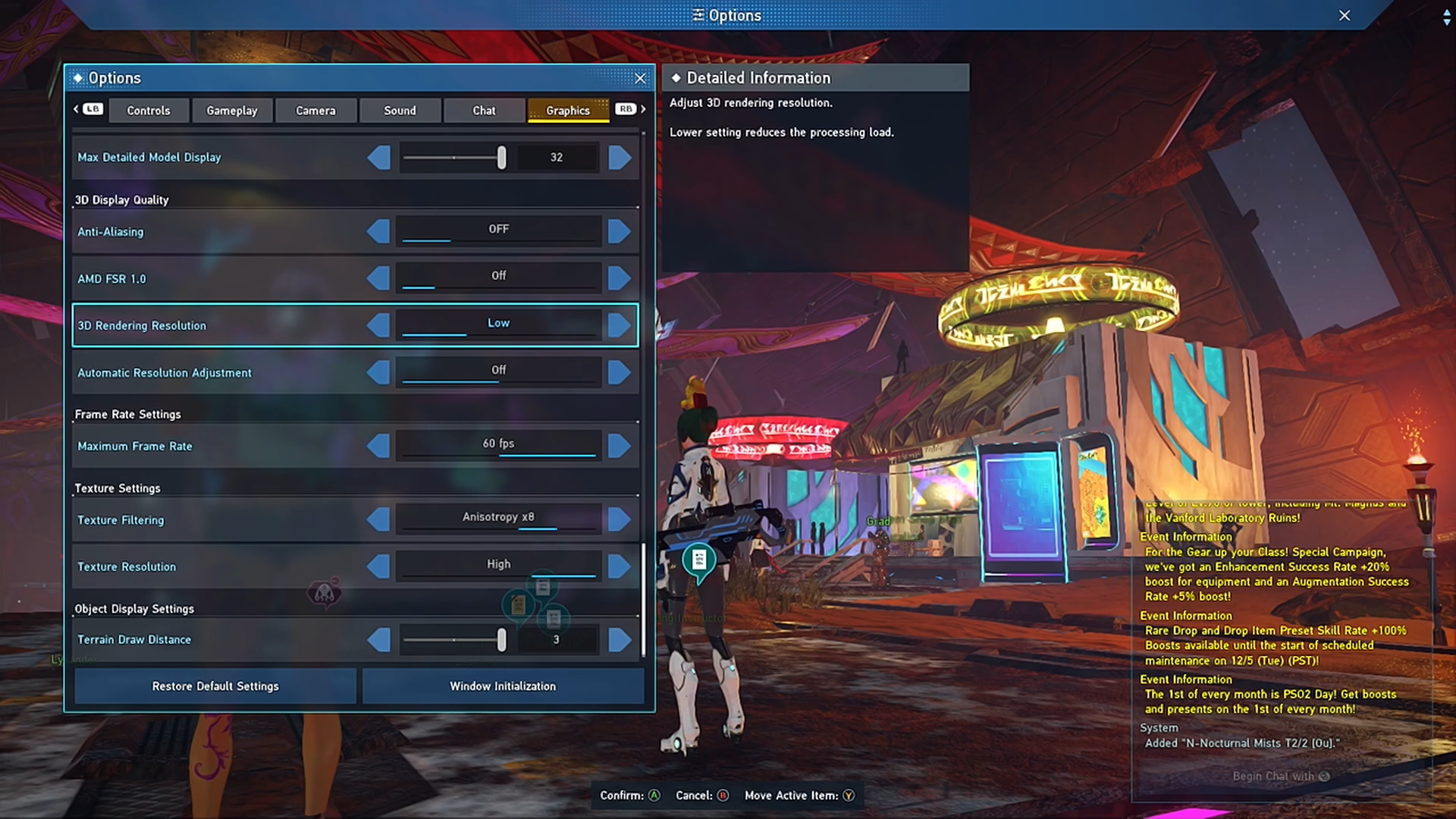Switch to the Controls tab
This screenshot has width=1456, height=819.
(148, 111)
